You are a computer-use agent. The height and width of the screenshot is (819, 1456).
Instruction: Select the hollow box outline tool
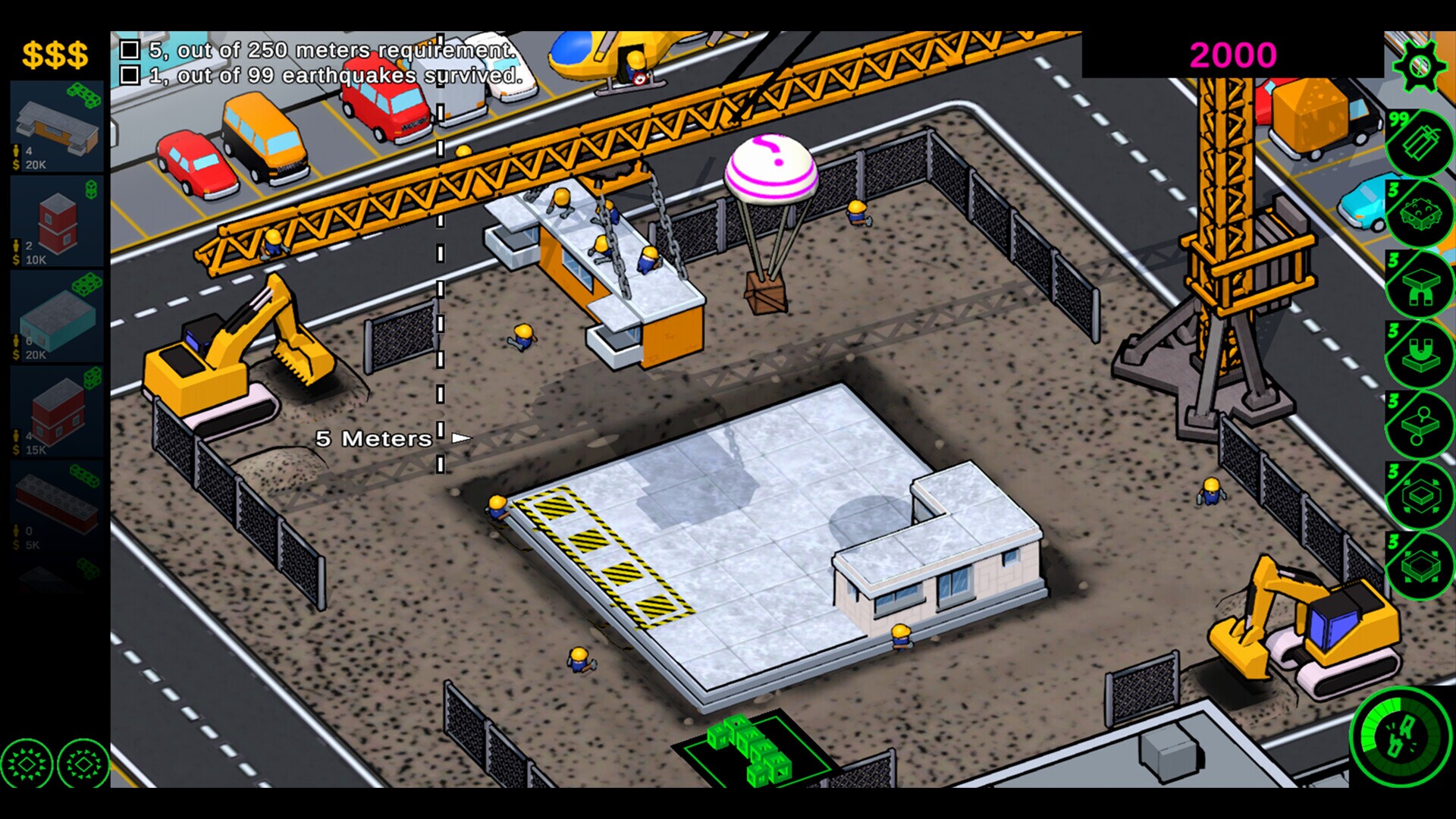coord(1422,494)
